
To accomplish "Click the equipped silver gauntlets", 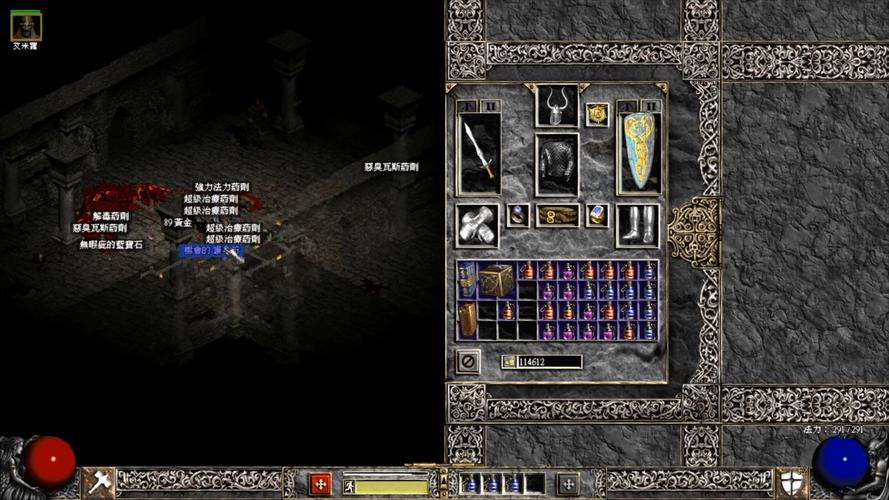I will pos(478,225).
